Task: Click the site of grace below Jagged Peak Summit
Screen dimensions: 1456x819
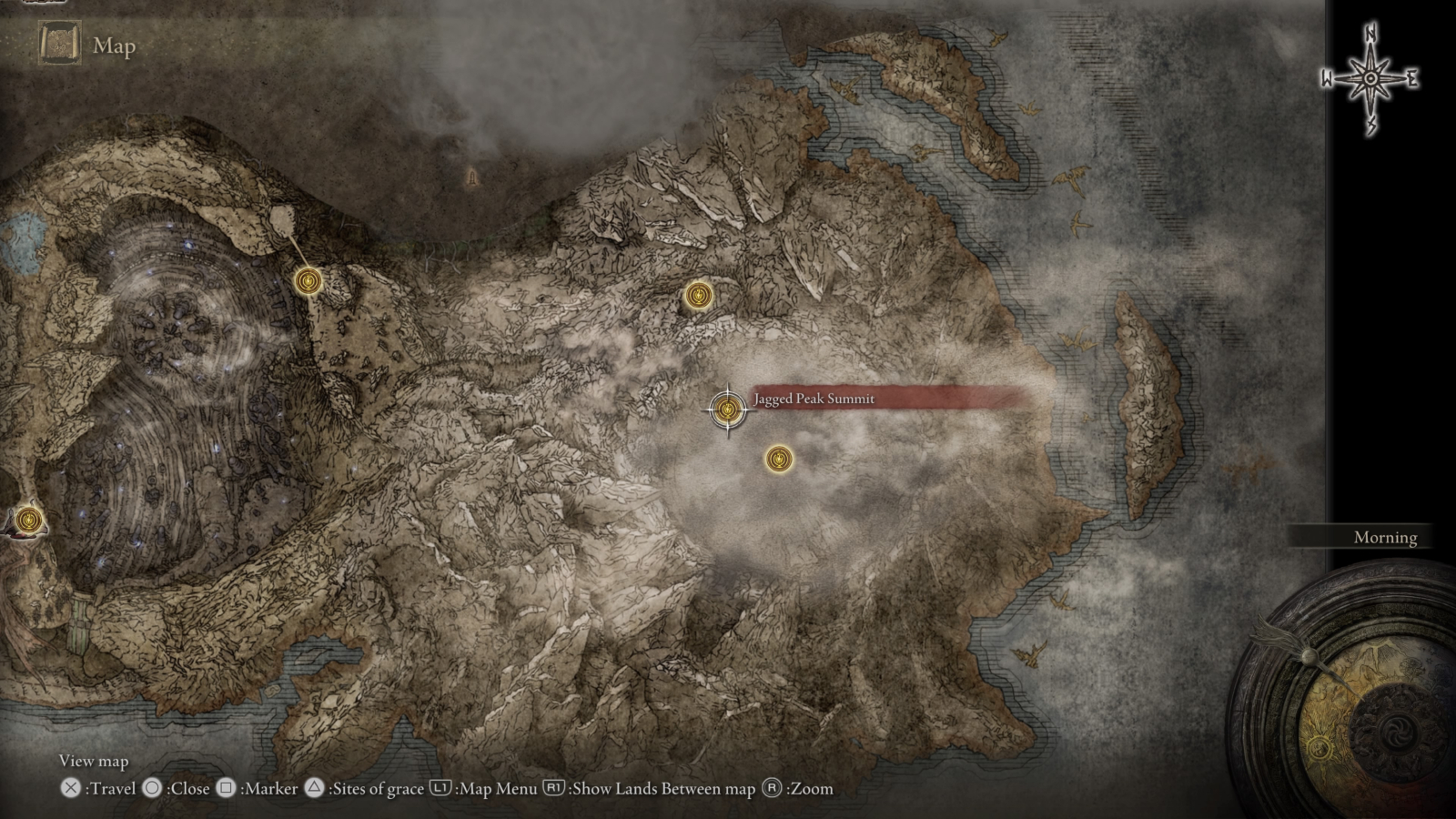Action: point(781,461)
